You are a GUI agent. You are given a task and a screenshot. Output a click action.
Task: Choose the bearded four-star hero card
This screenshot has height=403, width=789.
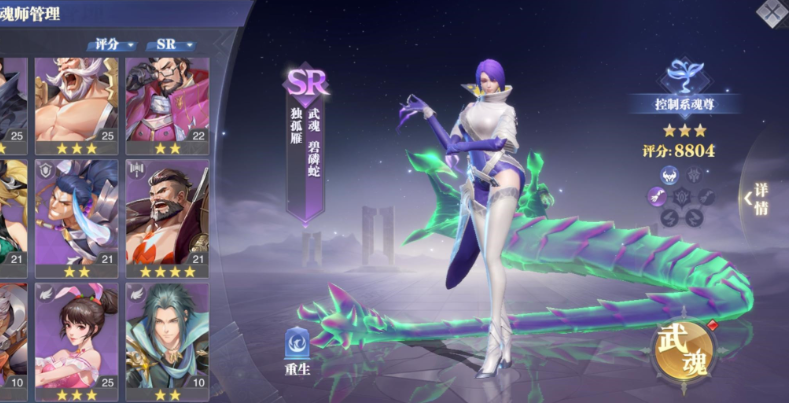tap(166, 215)
